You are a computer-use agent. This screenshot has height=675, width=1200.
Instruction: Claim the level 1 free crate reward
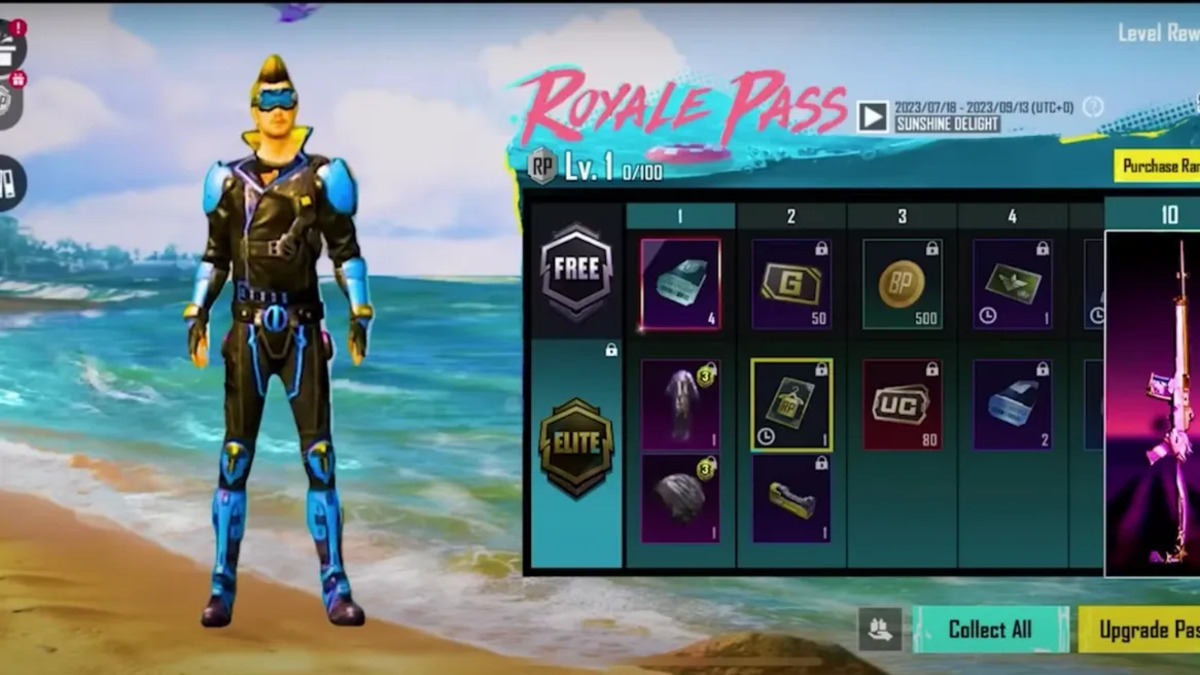point(680,284)
